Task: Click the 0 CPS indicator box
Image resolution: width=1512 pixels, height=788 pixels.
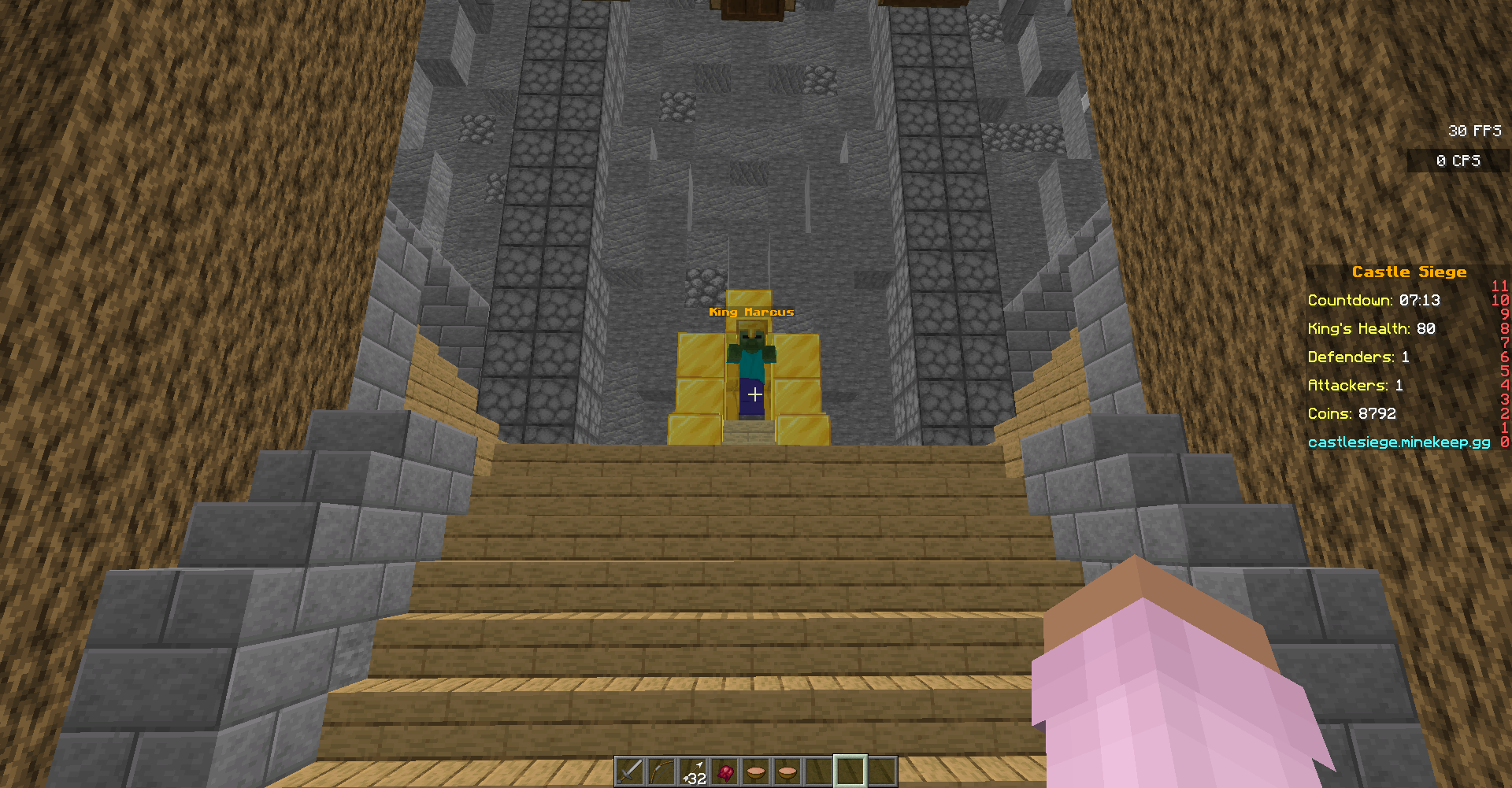Action: (x=1458, y=161)
